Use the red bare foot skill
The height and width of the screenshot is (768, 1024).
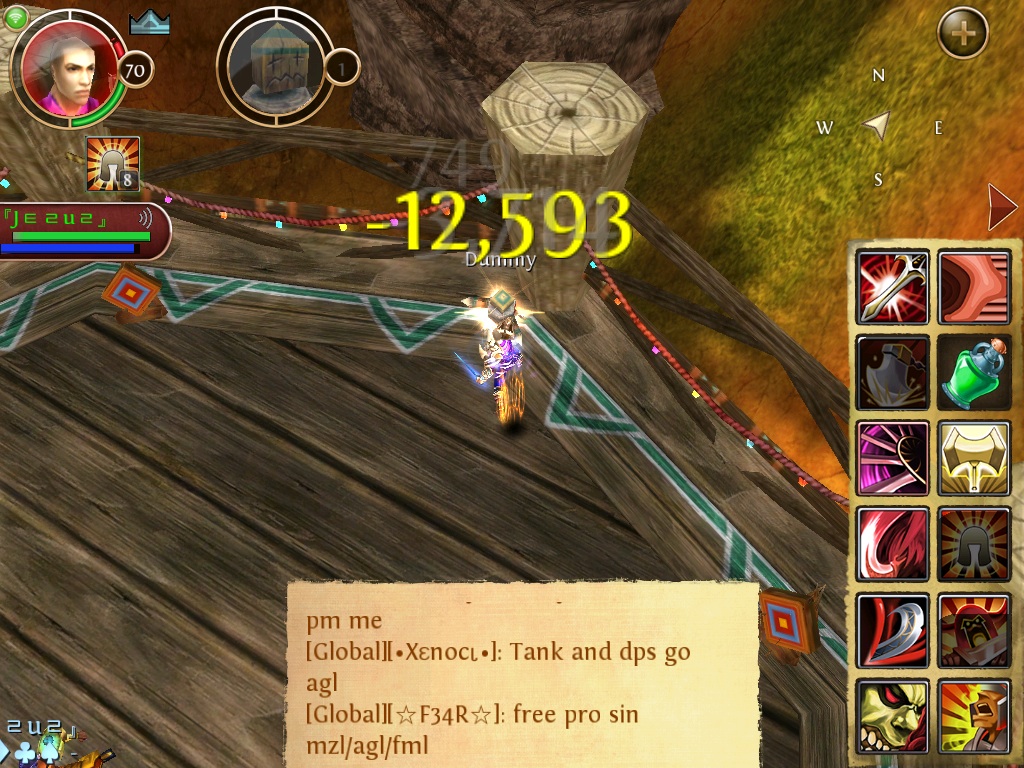point(974,288)
